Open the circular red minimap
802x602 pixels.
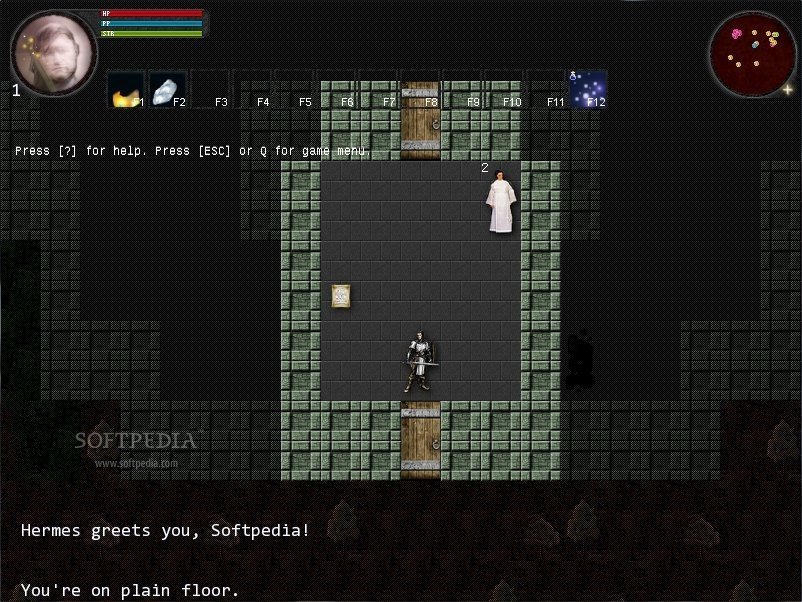pyautogui.click(x=752, y=53)
